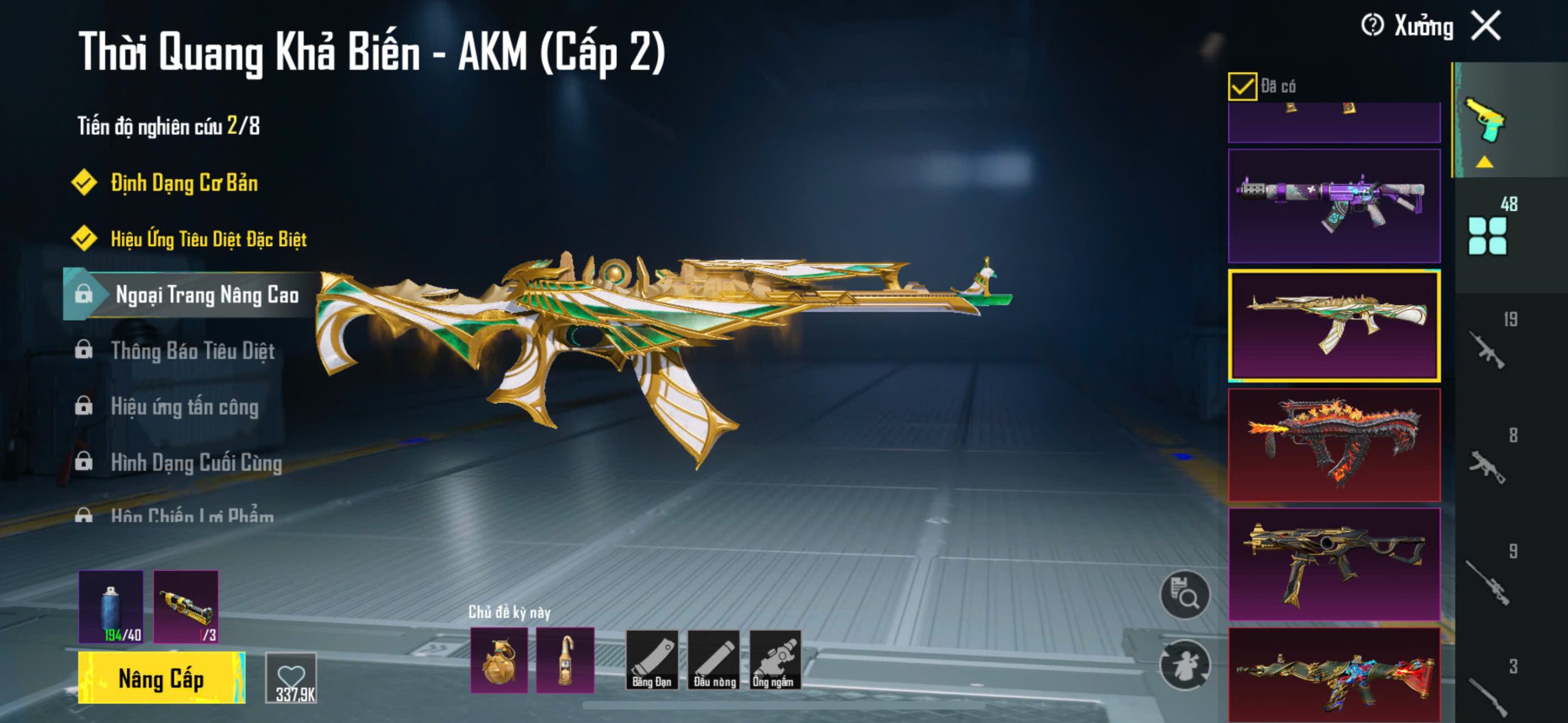Choose the black and gold UMP skin thumbnail

pos(1334,563)
